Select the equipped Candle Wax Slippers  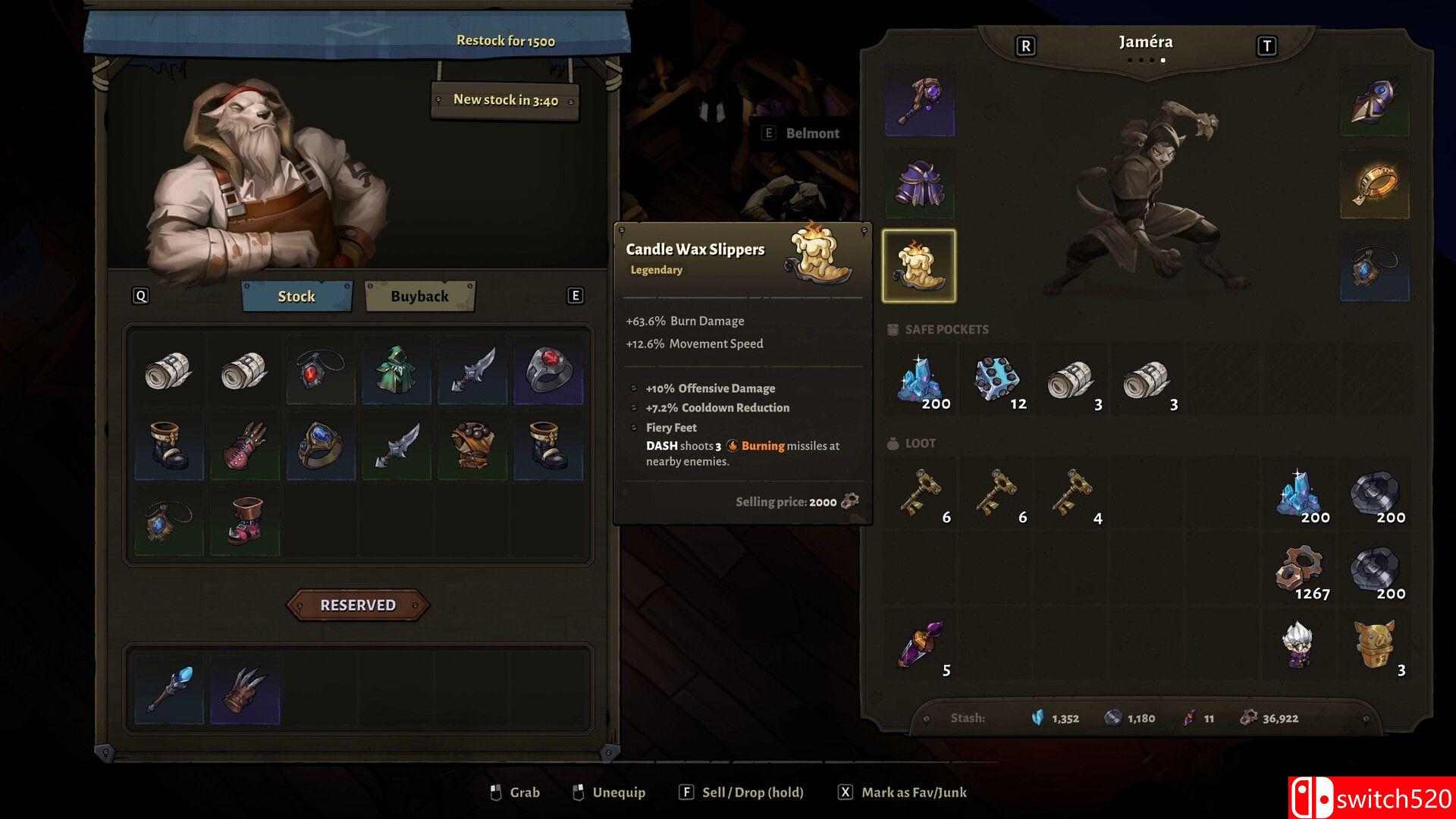[x=919, y=266]
